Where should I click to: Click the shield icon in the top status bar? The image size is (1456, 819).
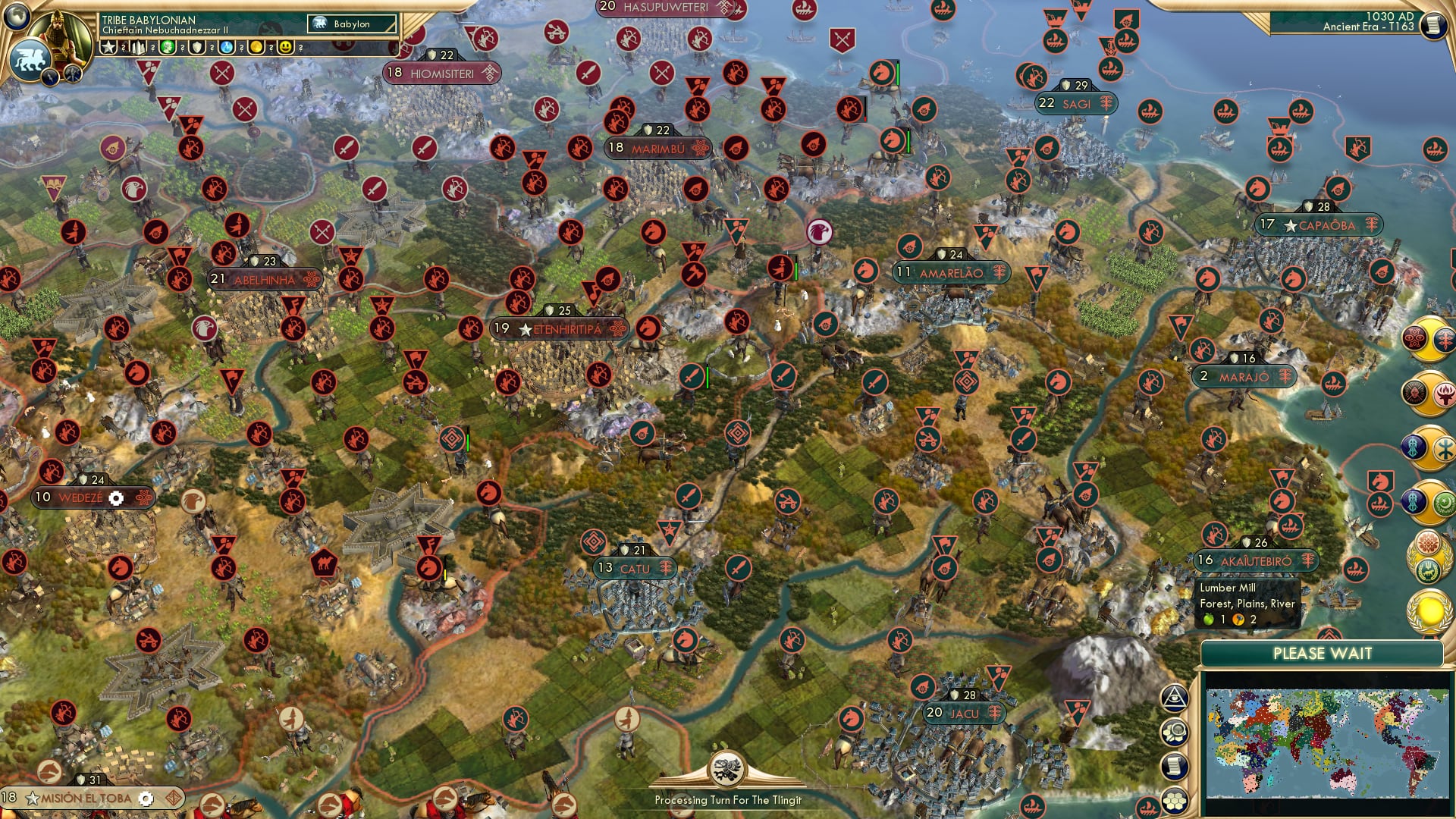click(x=196, y=49)
